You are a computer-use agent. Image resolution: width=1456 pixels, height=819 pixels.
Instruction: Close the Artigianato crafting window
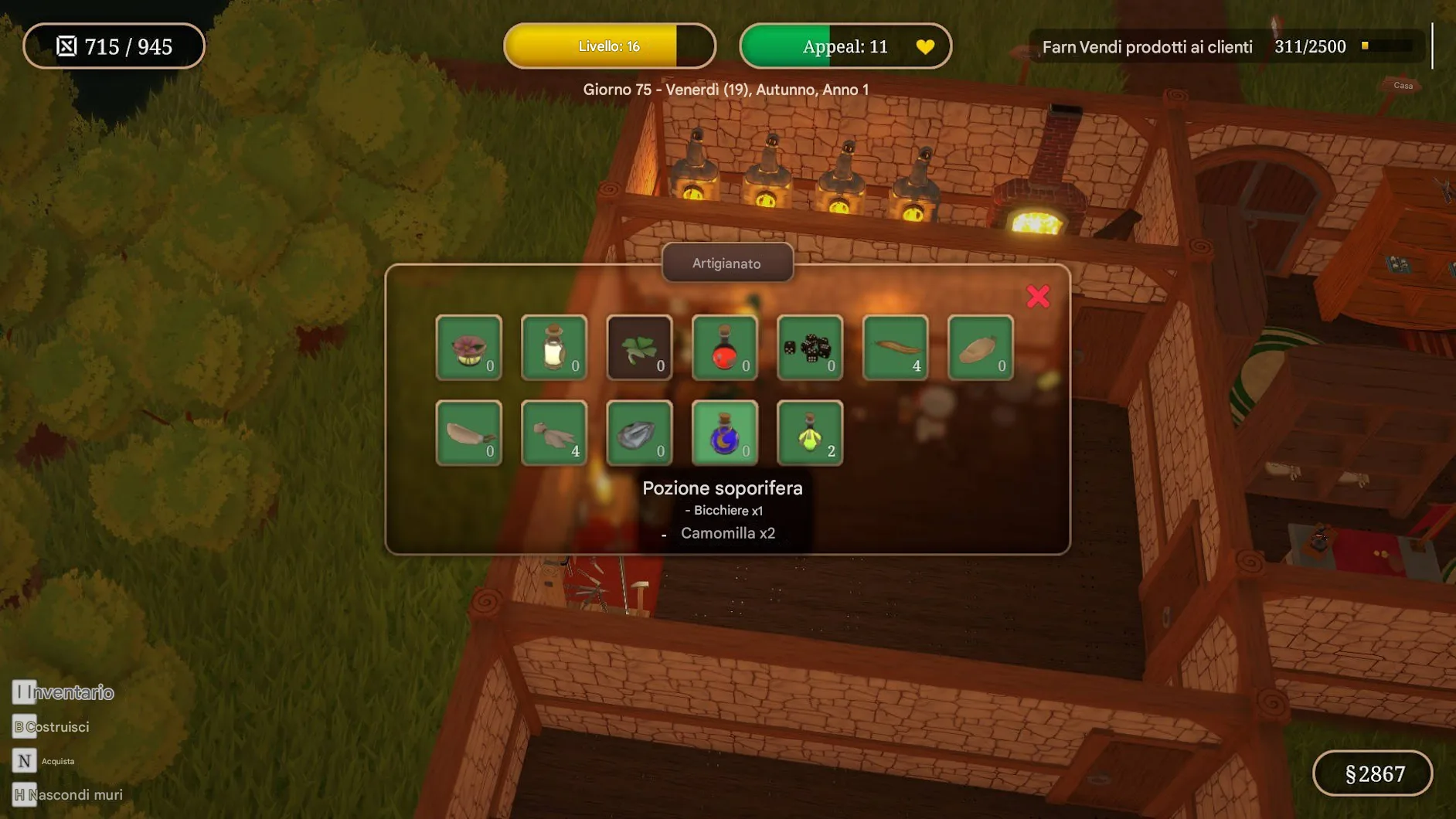(x=1037, y=297)
